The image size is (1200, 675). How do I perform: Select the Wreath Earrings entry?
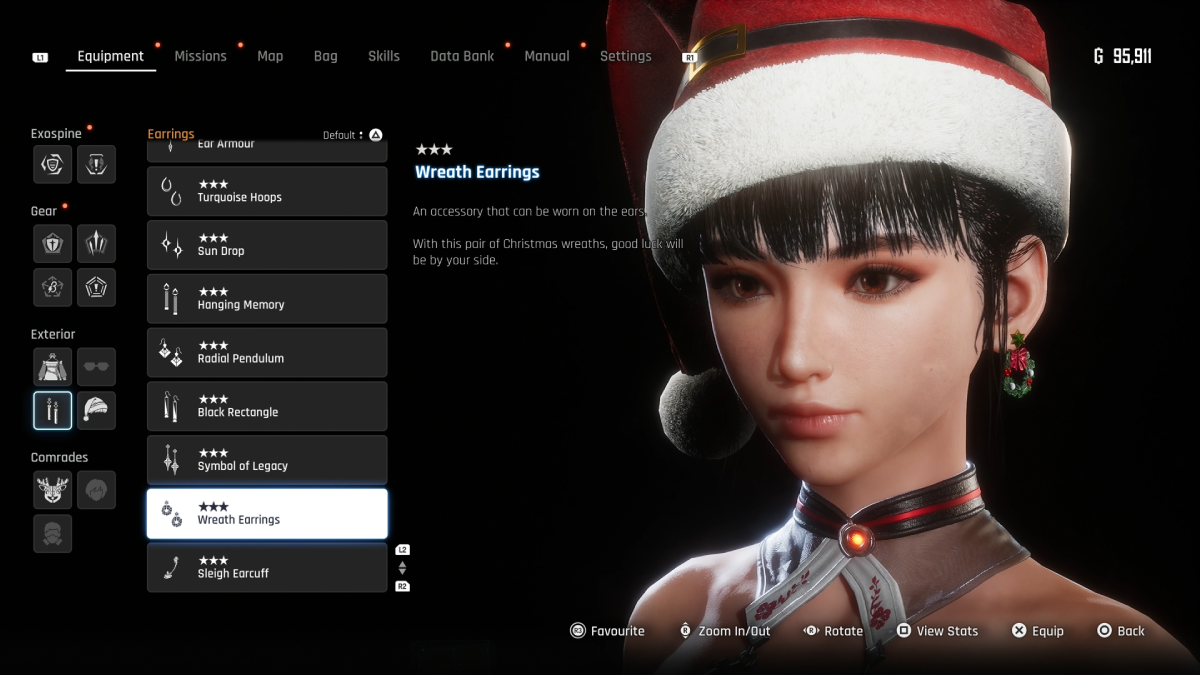[x=267, y=514]
